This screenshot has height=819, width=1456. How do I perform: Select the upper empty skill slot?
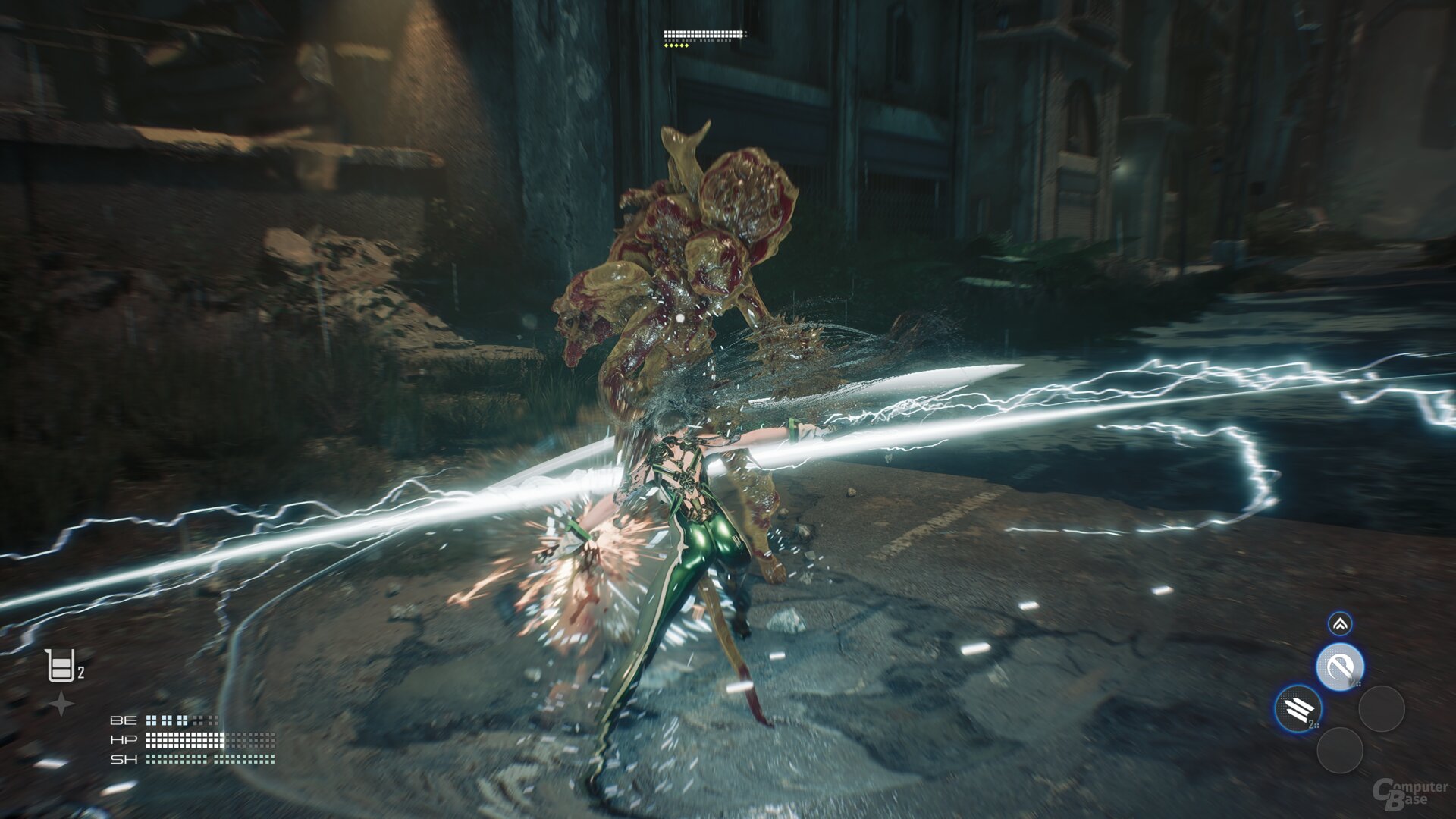pyautogui.click(x=1383, y=709)
